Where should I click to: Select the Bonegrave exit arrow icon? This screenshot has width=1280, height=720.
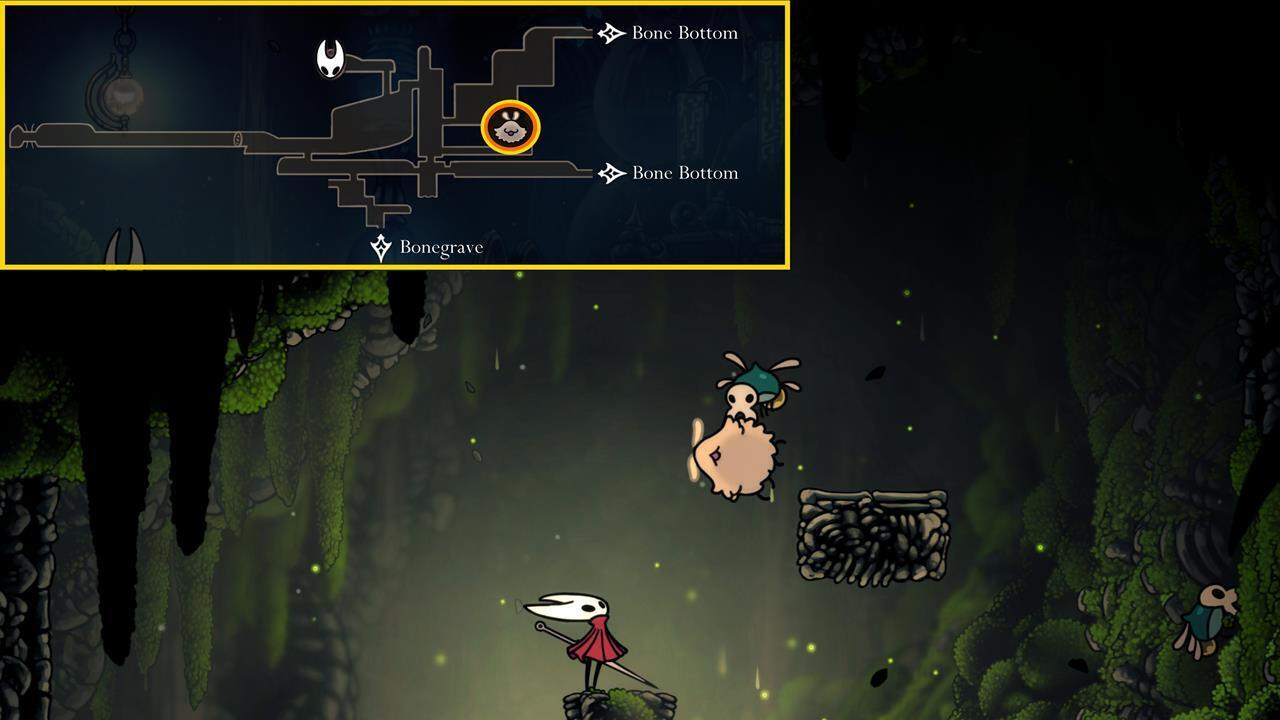click(381, 247)
